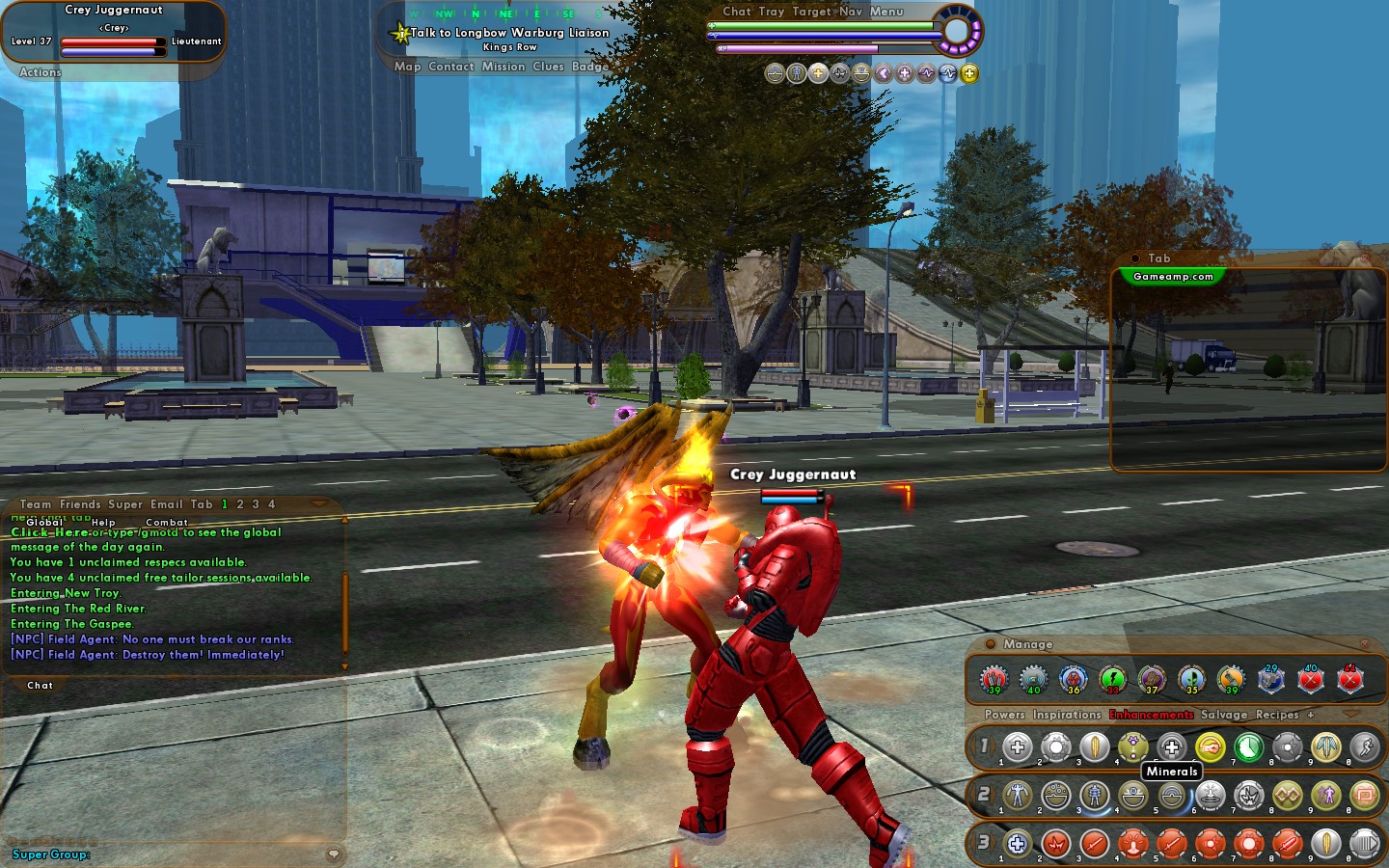
Task: Show the Mission window
Action: point(504,67)
